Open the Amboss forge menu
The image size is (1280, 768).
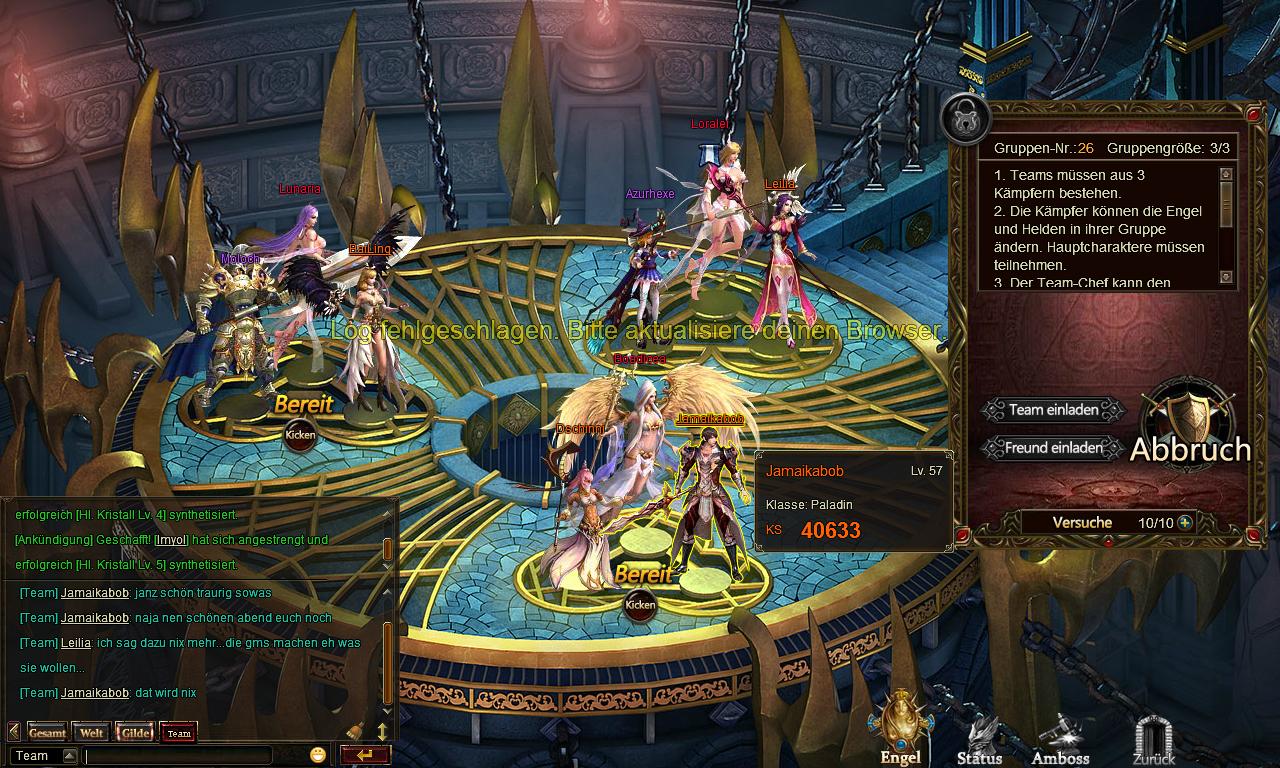point(1060,740)
